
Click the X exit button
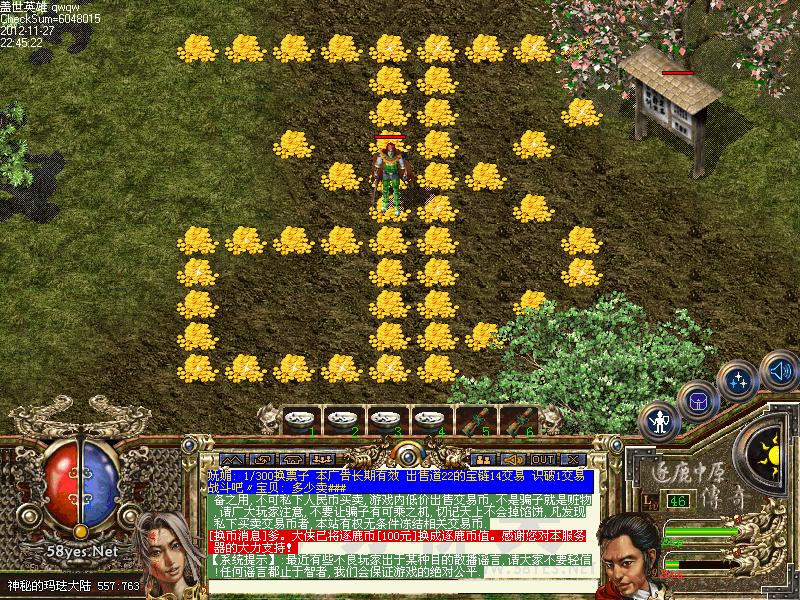pyautogui.click(x=572, y=460)
